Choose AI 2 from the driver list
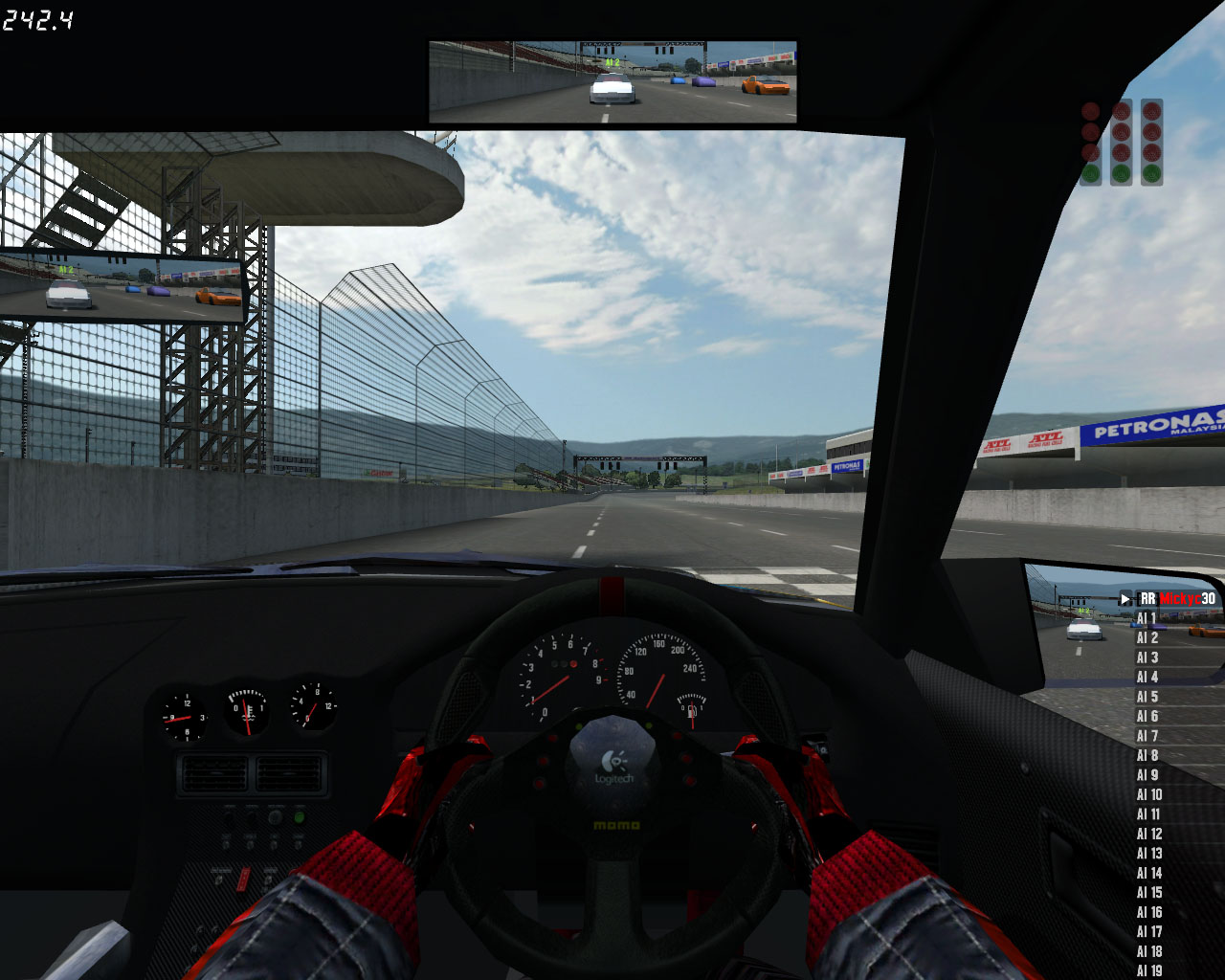The height and width of the screenshot is (980, 1225). click(1147, 638)
